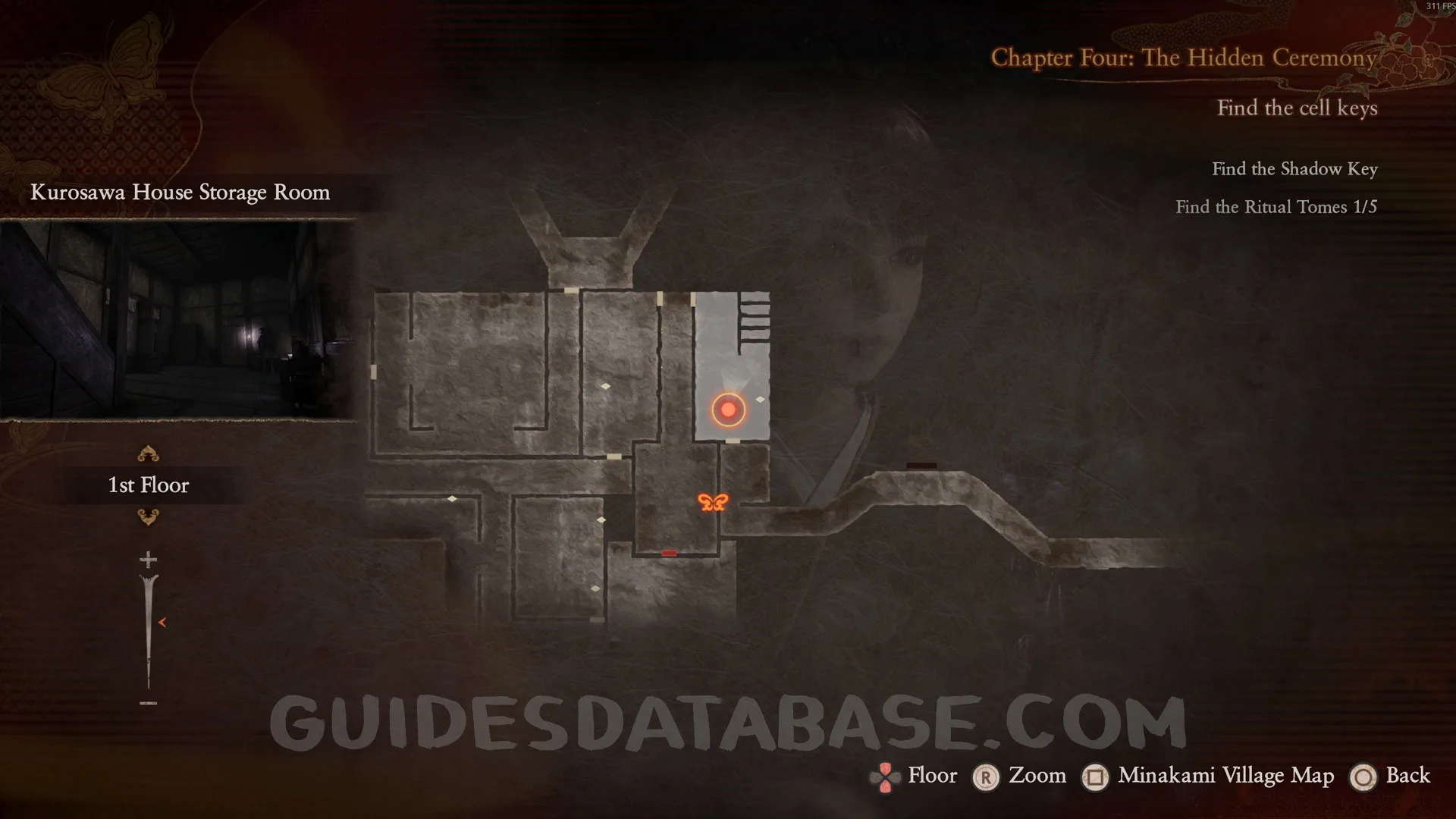Go up a floor with the upper arrow
This screenshot has height=819, width=1456.
[148, 454]
